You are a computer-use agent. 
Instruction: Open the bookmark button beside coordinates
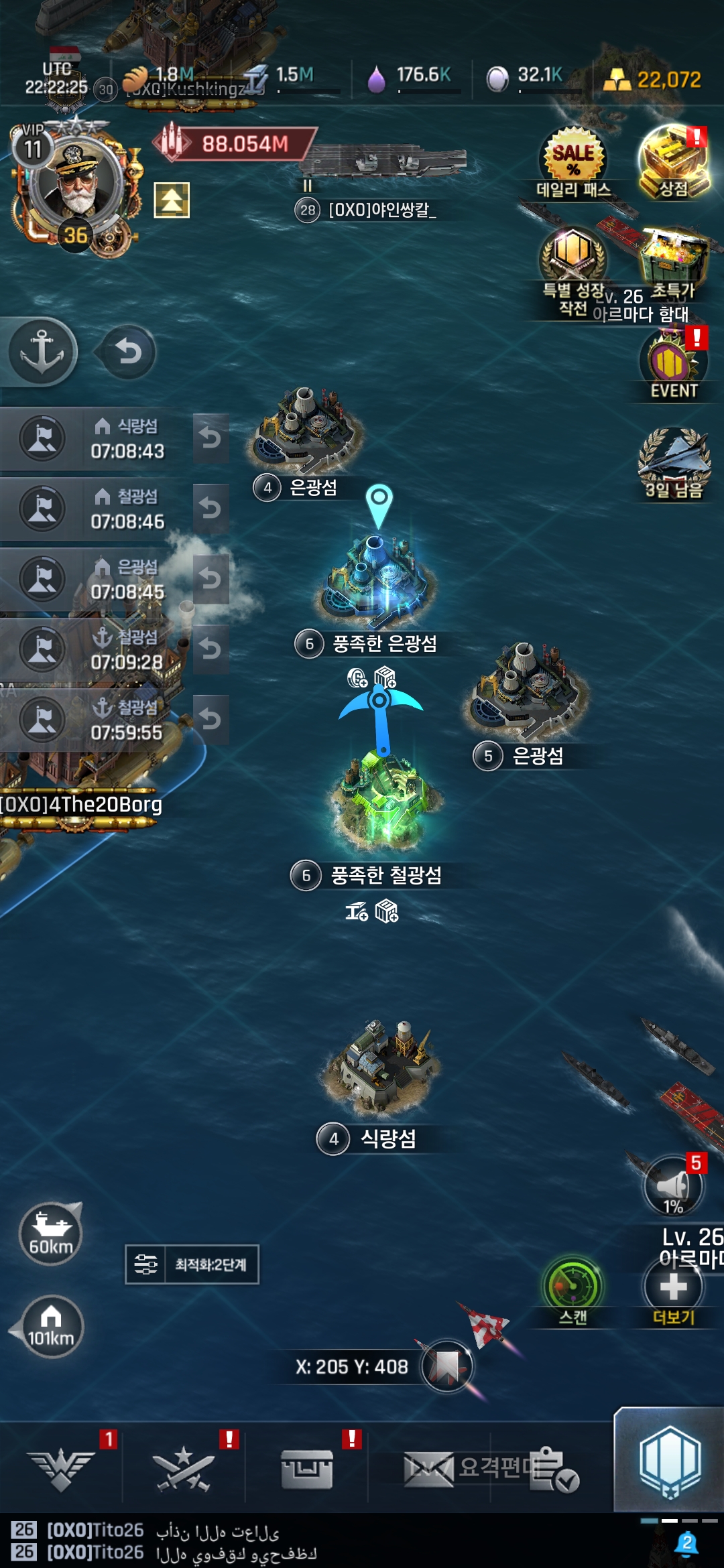click(x=446, y=1366)
